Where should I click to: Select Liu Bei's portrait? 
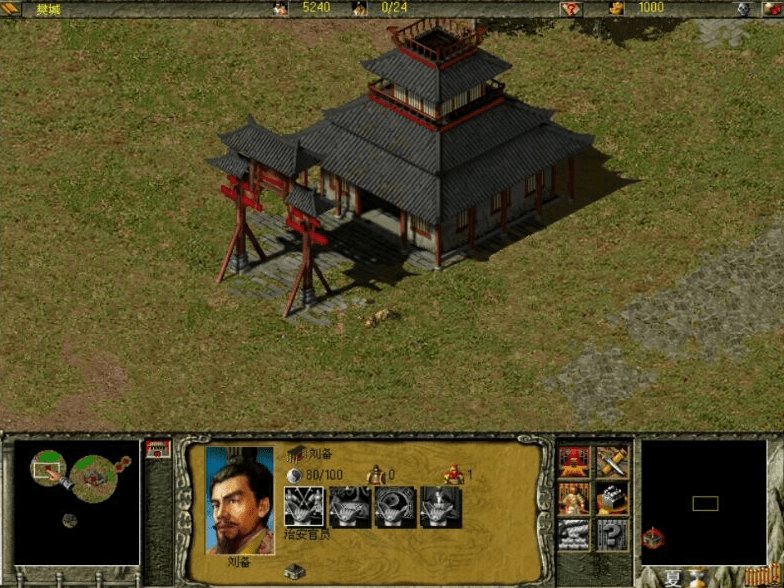239,499
